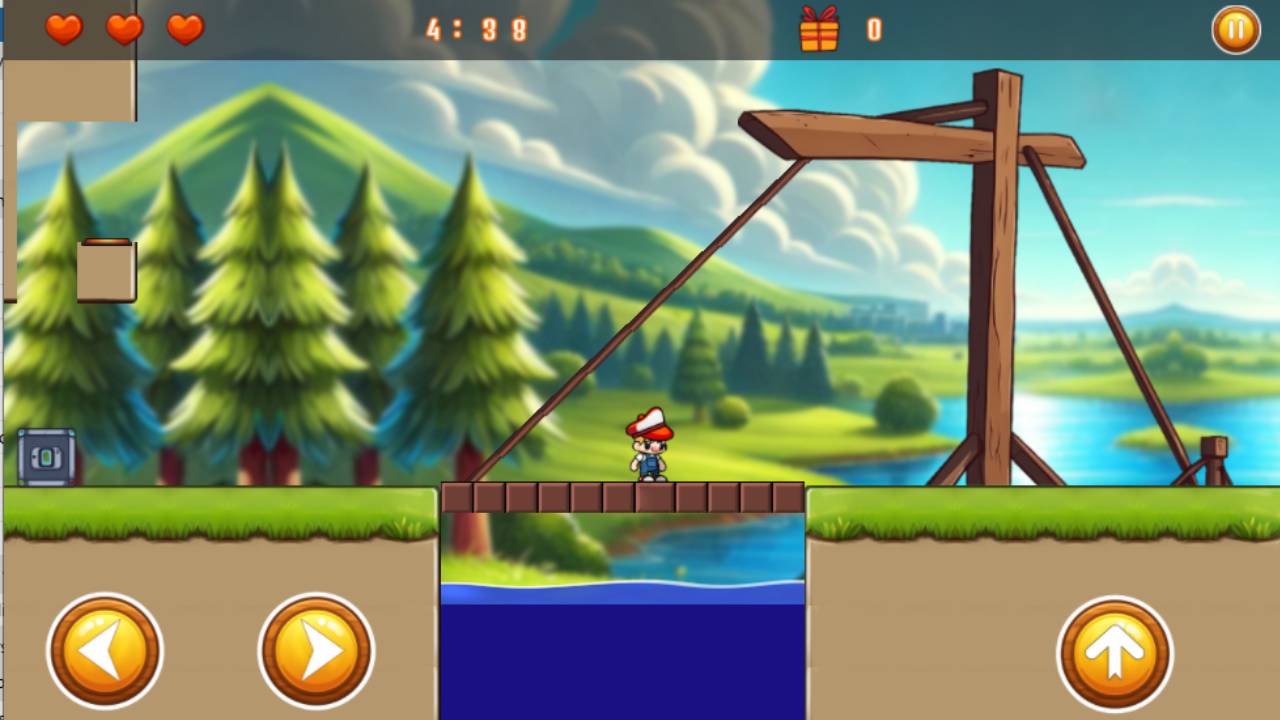The image size is (1280, 720).
Task: Click the gift counter showing 0
Action: [873, 30]
